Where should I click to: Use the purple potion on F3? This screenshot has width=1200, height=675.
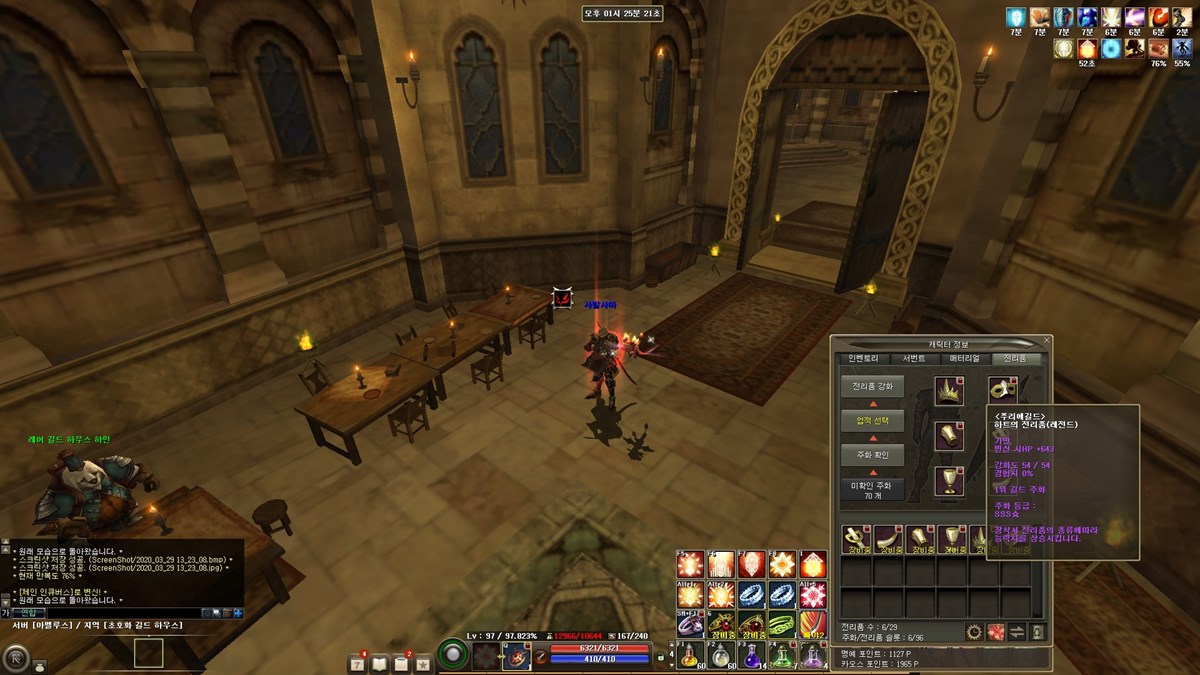click(x=752, y=657)
